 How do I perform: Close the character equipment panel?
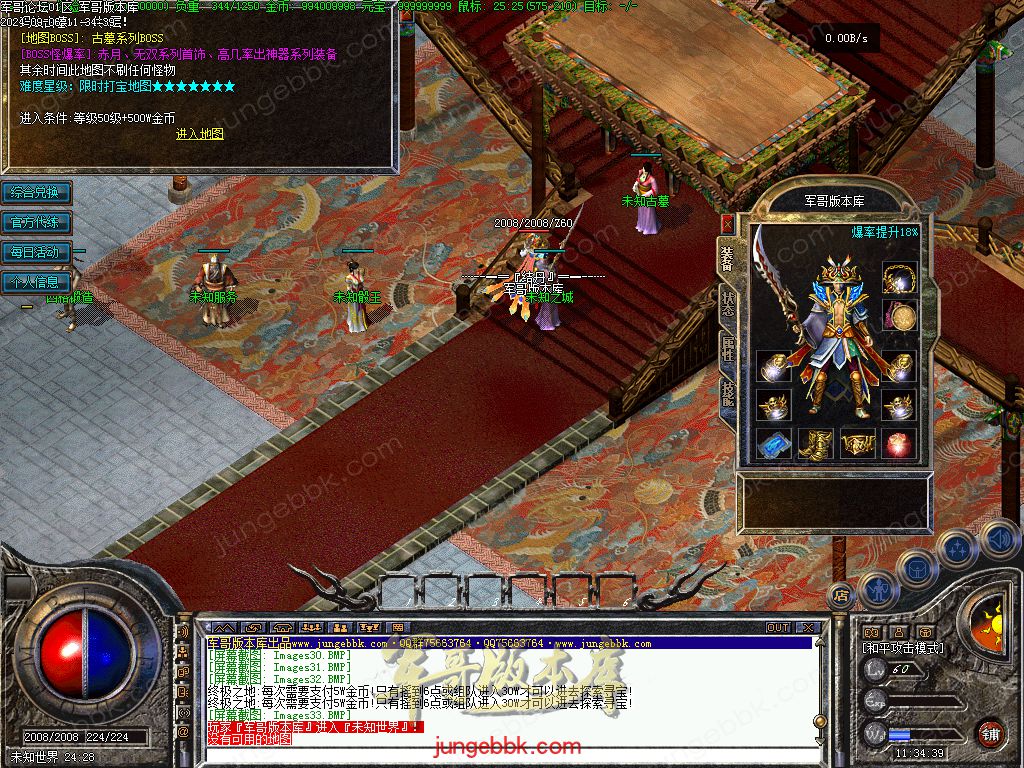tap(727, 224)
